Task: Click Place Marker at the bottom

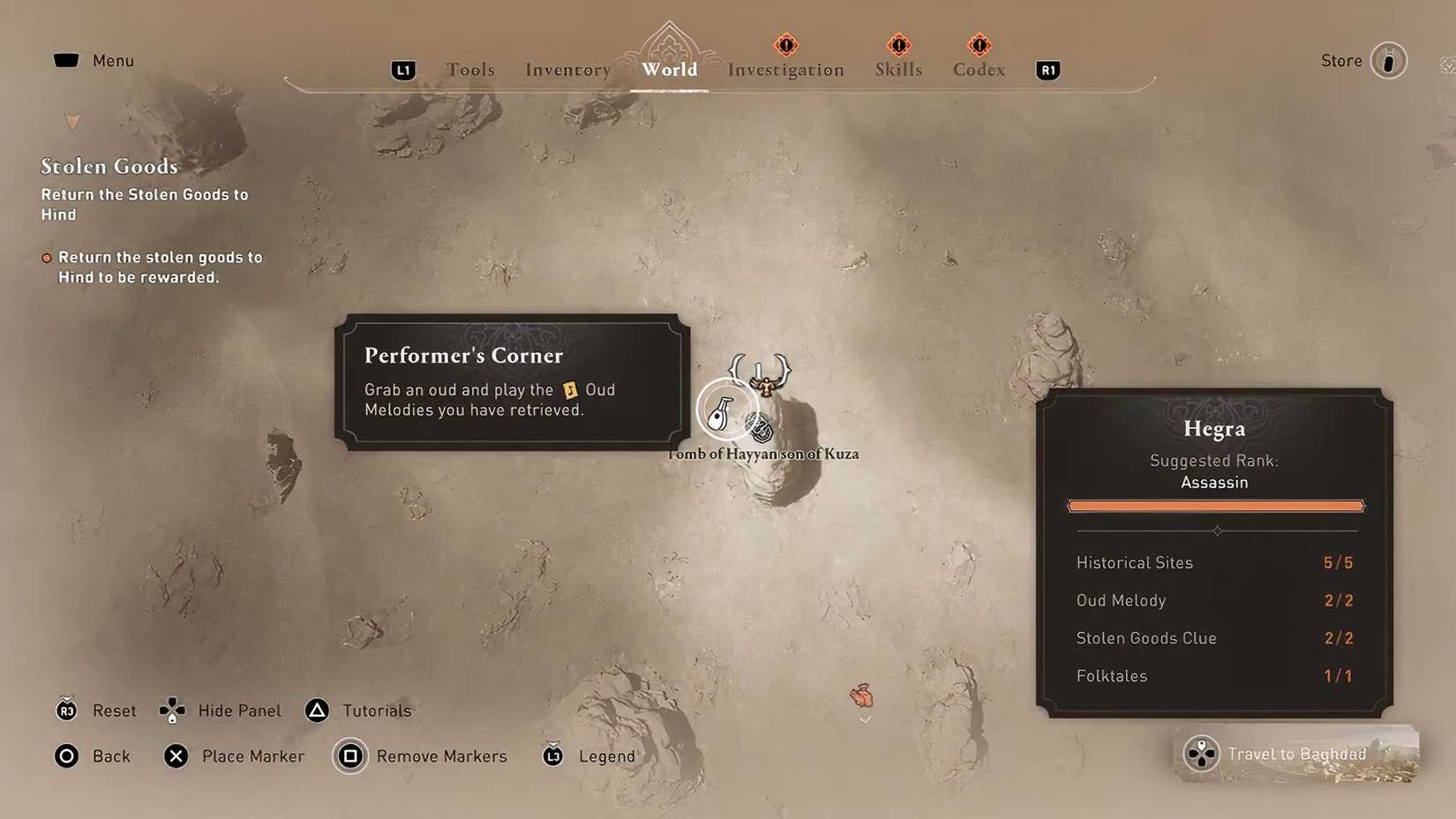Action: coord(234,755)
